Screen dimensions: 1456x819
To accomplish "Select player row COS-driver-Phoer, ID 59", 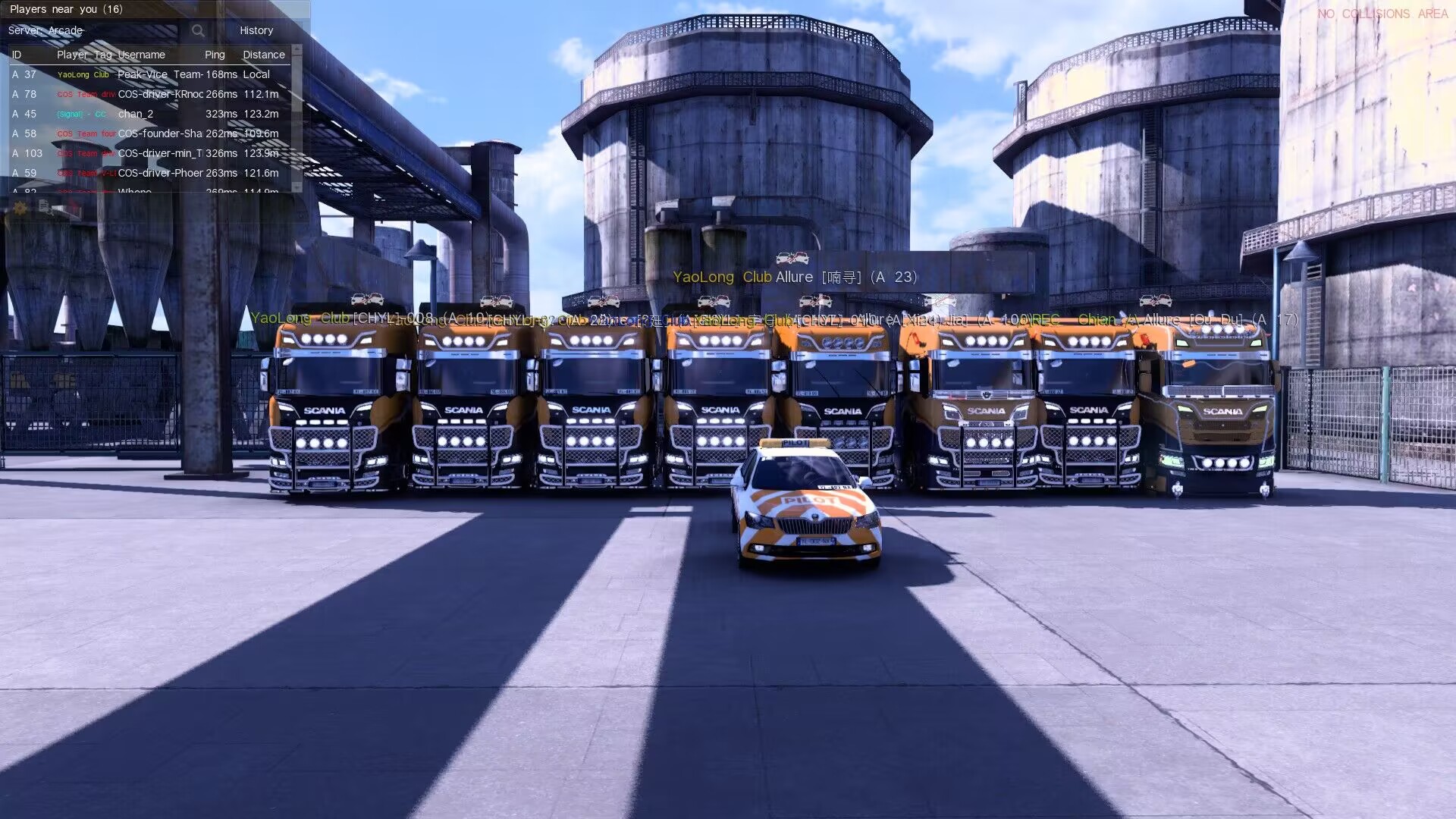I will click(152, 173).
